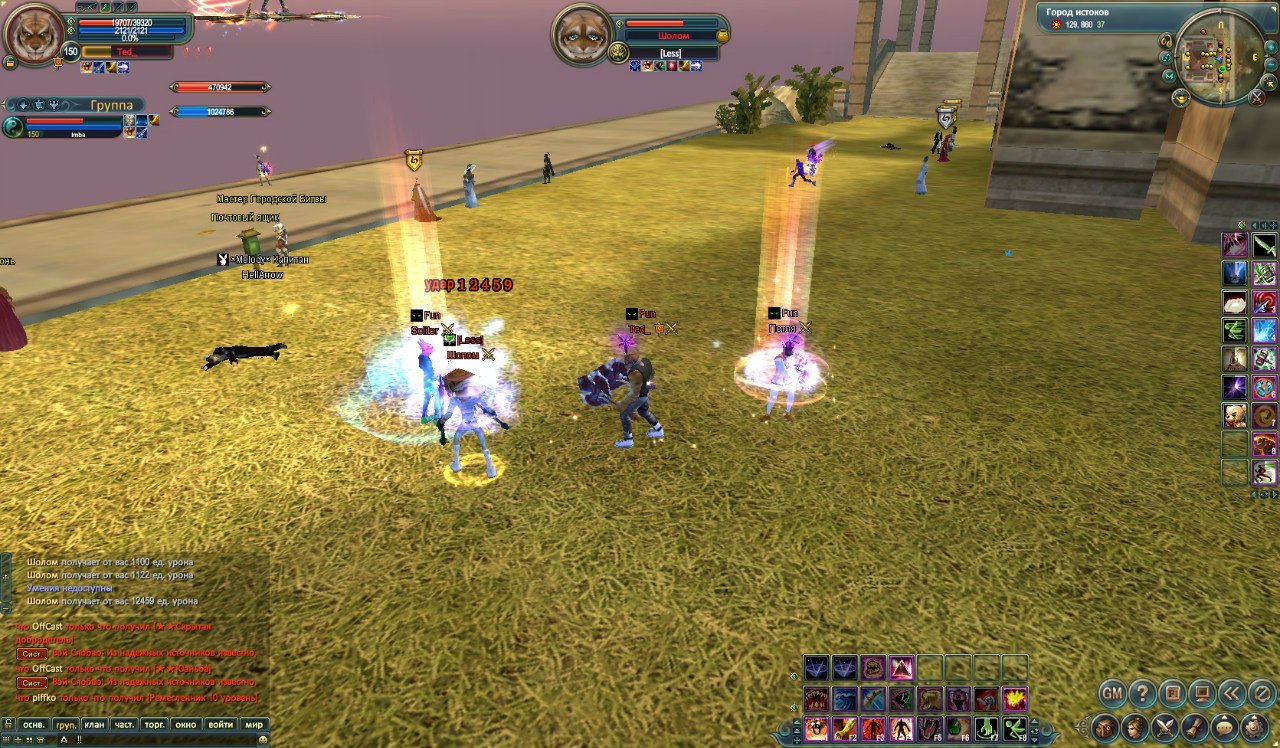This screenshot has height=748, width=1280.
Task: Open the chat smiley emoticon picker
Action: point(263,739)
